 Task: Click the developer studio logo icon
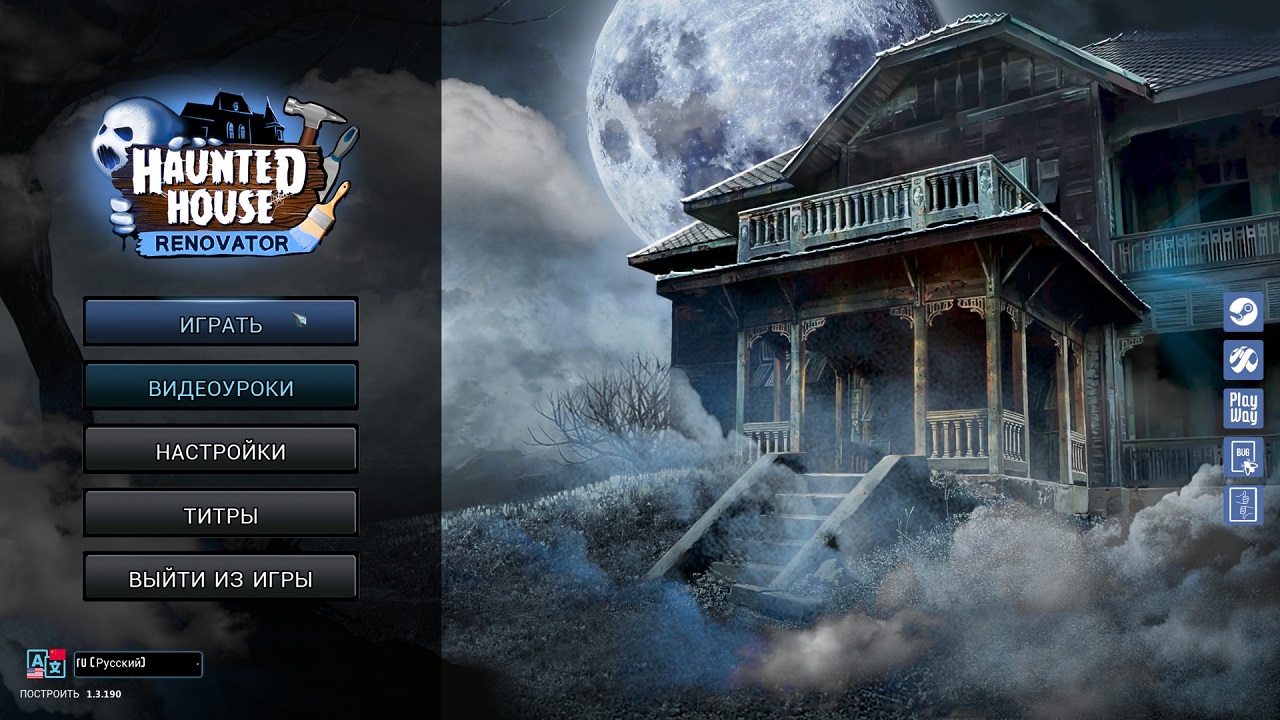pyautogui.click(x=1243, y=360)
